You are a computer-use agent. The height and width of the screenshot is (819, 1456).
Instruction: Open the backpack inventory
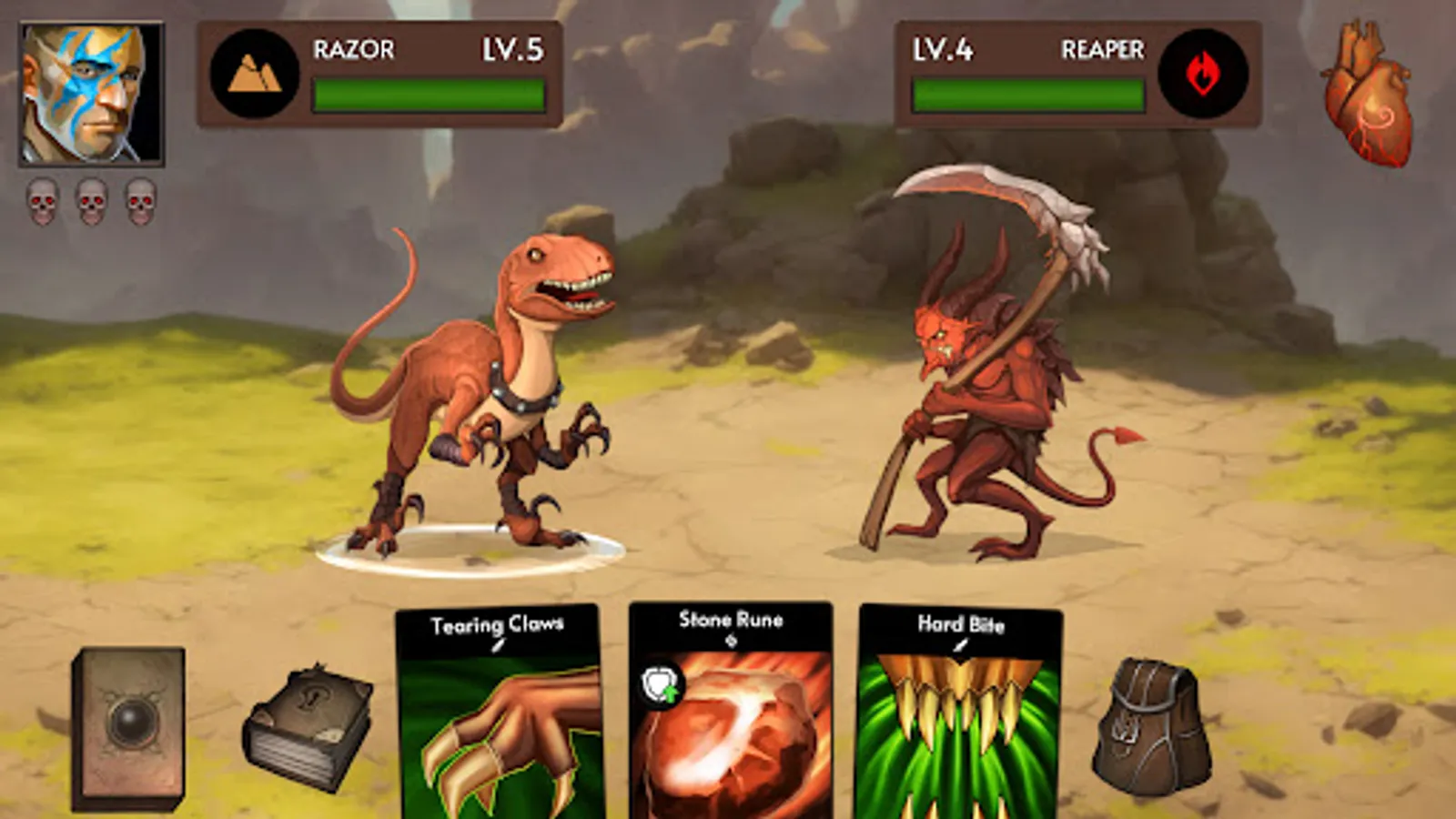1151,723
